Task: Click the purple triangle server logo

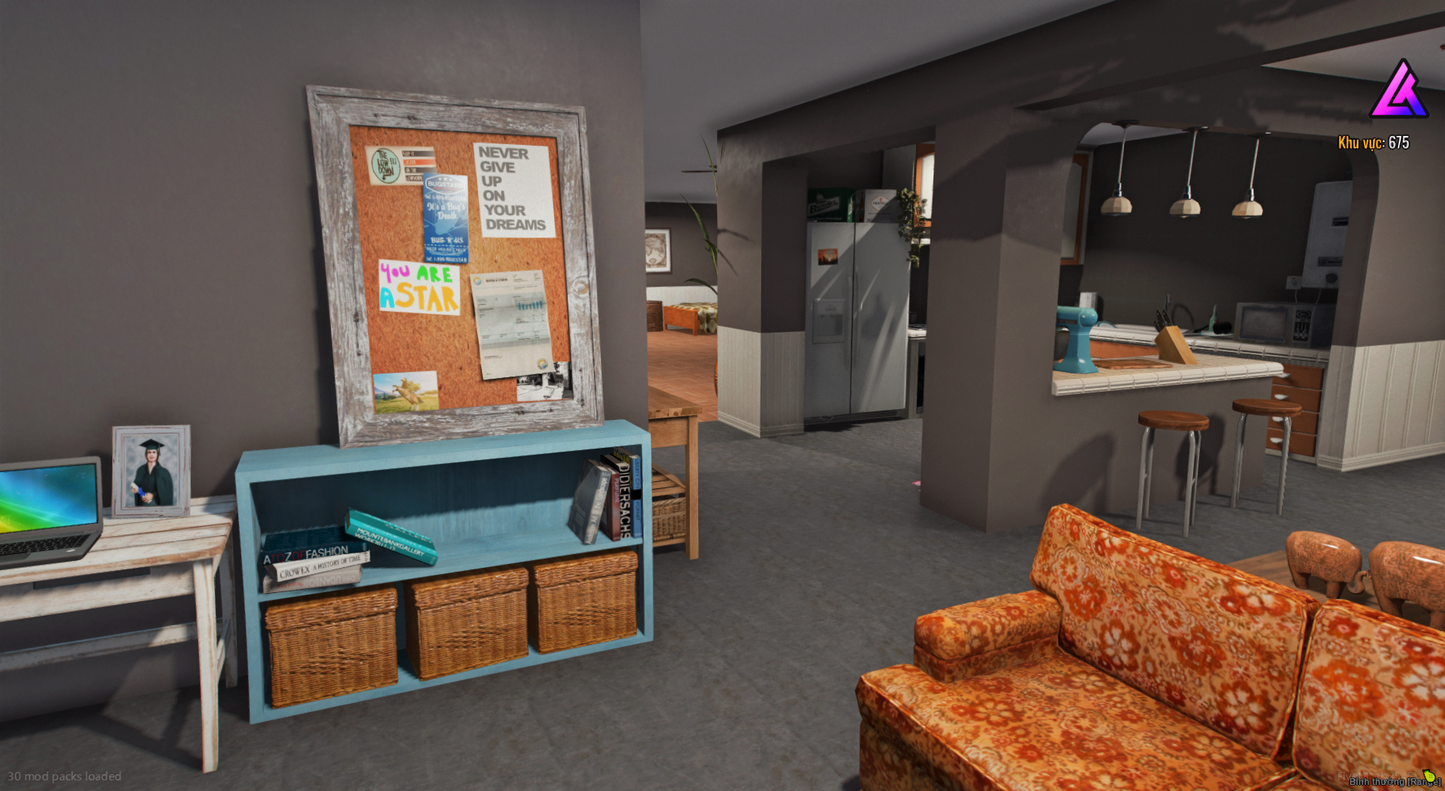Action: click(1398, 90)
